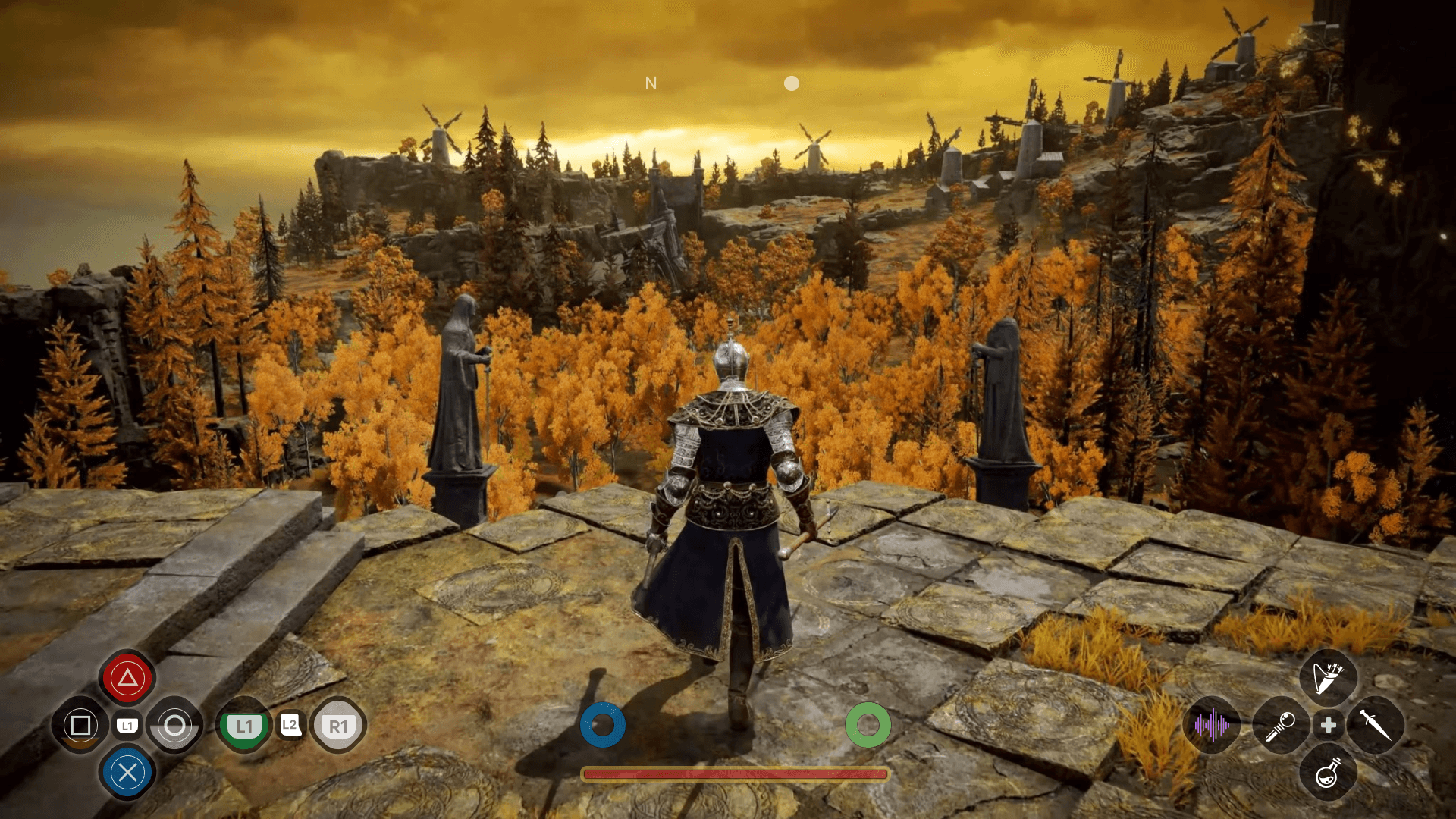Activate the purple sound wave ability
The width and height of the screenshot is (1456, 819).
point(1211,726)
